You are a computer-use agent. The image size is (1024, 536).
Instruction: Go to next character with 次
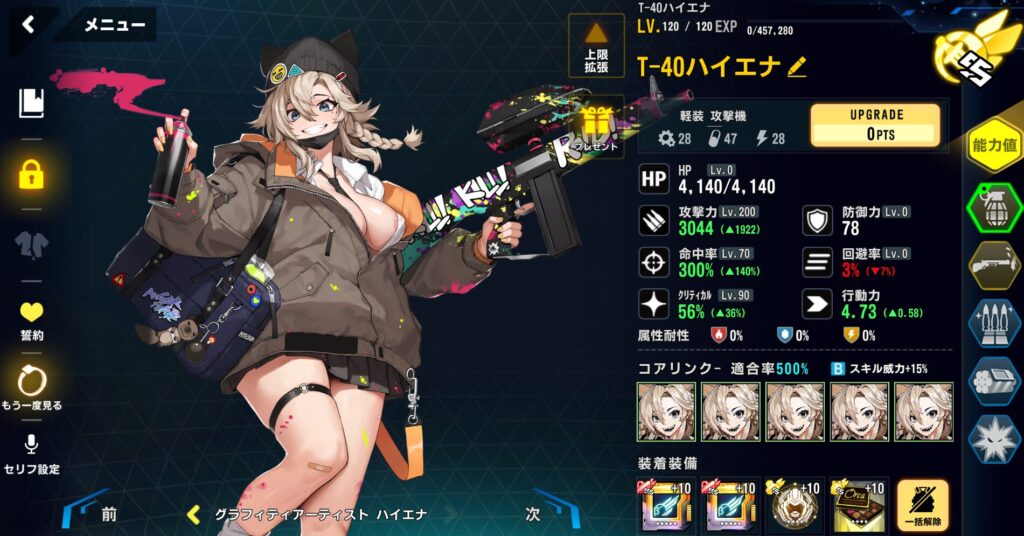point(534,514)
